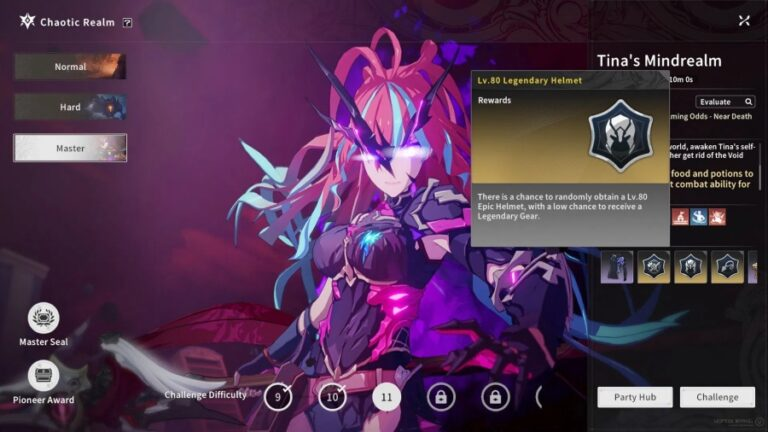Open the Party Hub
The width and height of the screenshot is (768, 432).
[634, 397]
